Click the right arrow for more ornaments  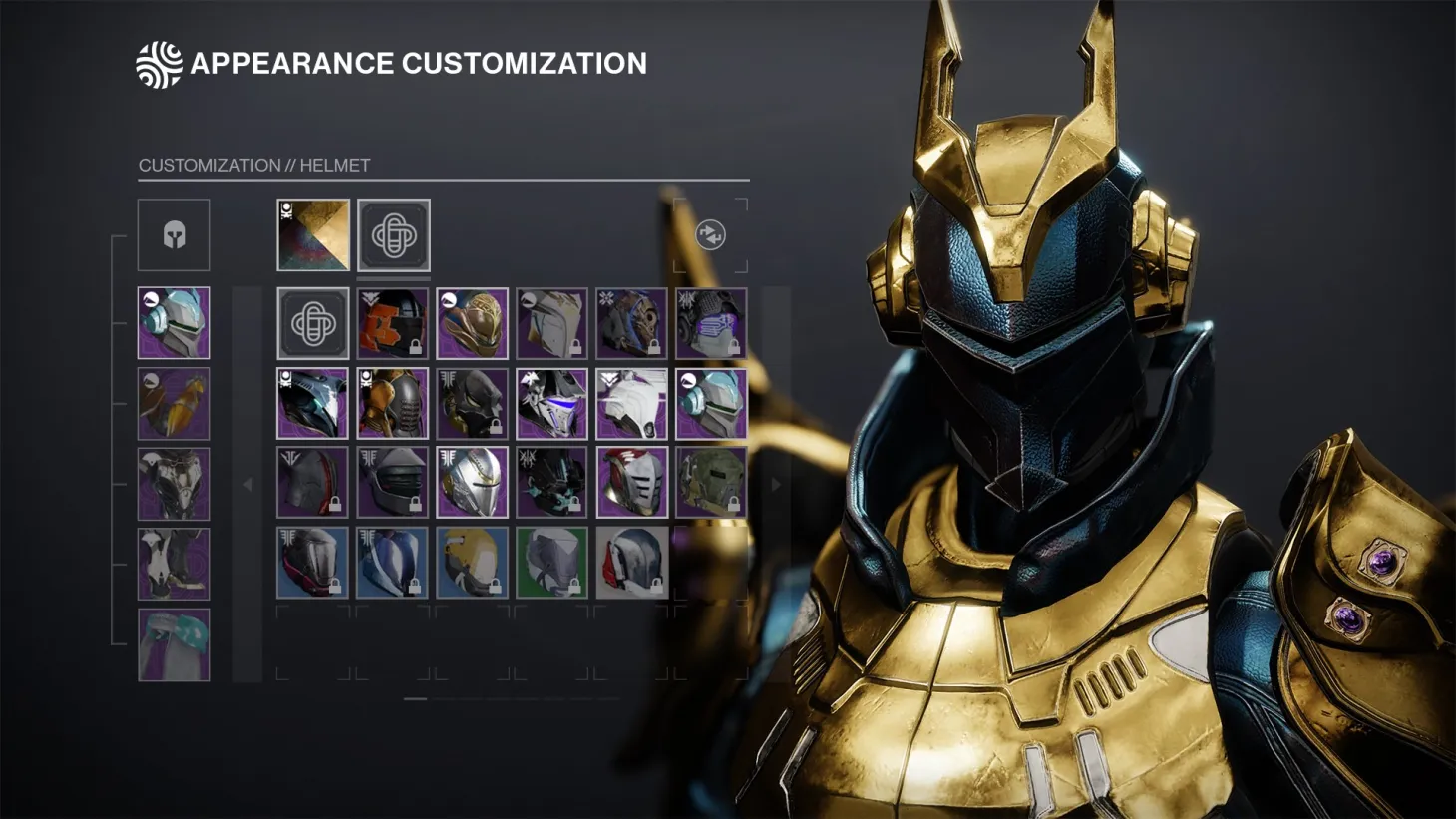777,483
